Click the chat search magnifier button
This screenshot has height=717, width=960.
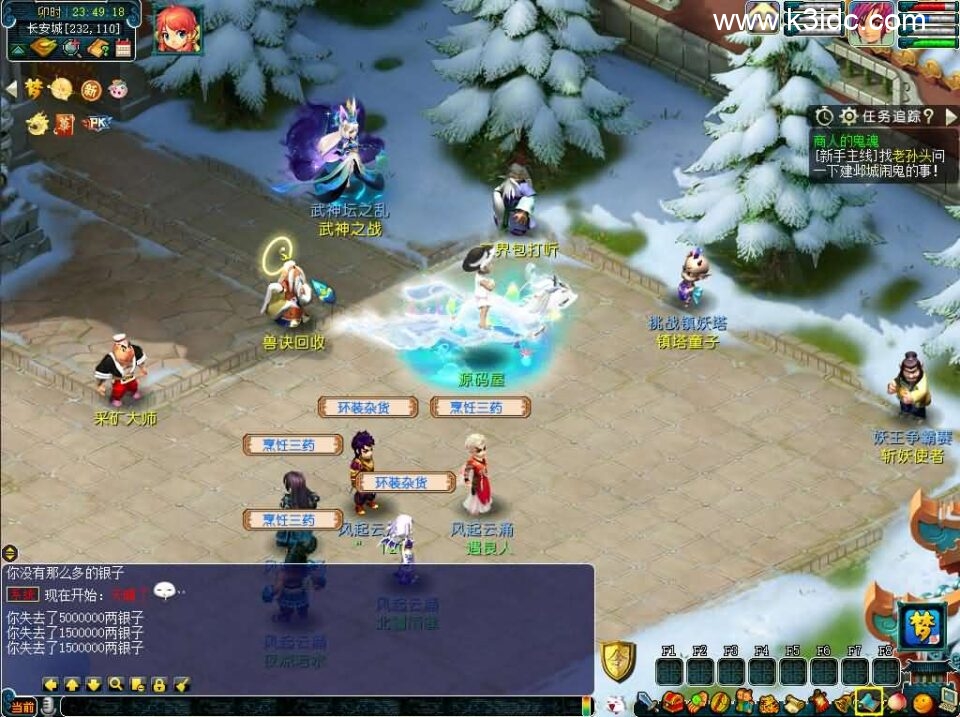pos(116,684)
